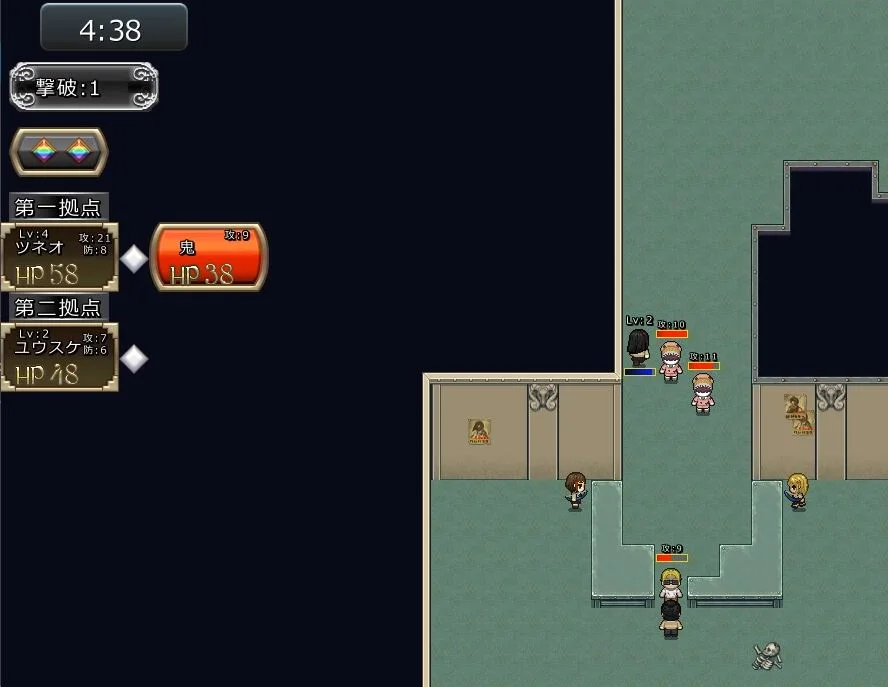Select the ユウスケ unit card
The width and height of the screenshot is (888, 687).
[x=59, y=357]
